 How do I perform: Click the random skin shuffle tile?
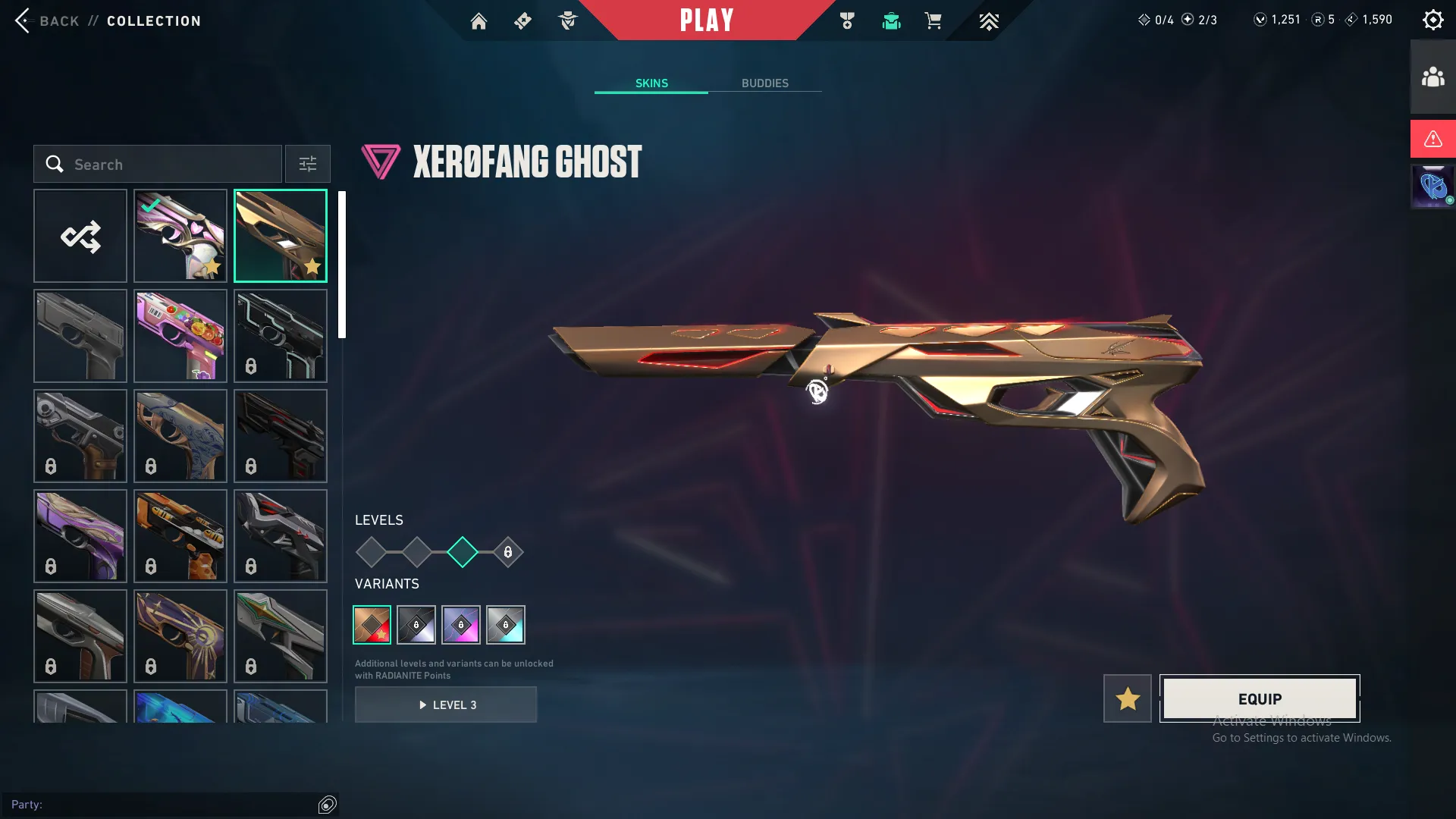click(80, 236)
